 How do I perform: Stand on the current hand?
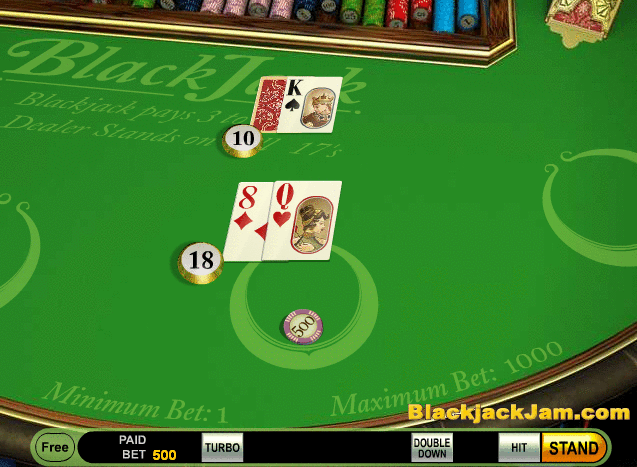(x=573, y=448)
